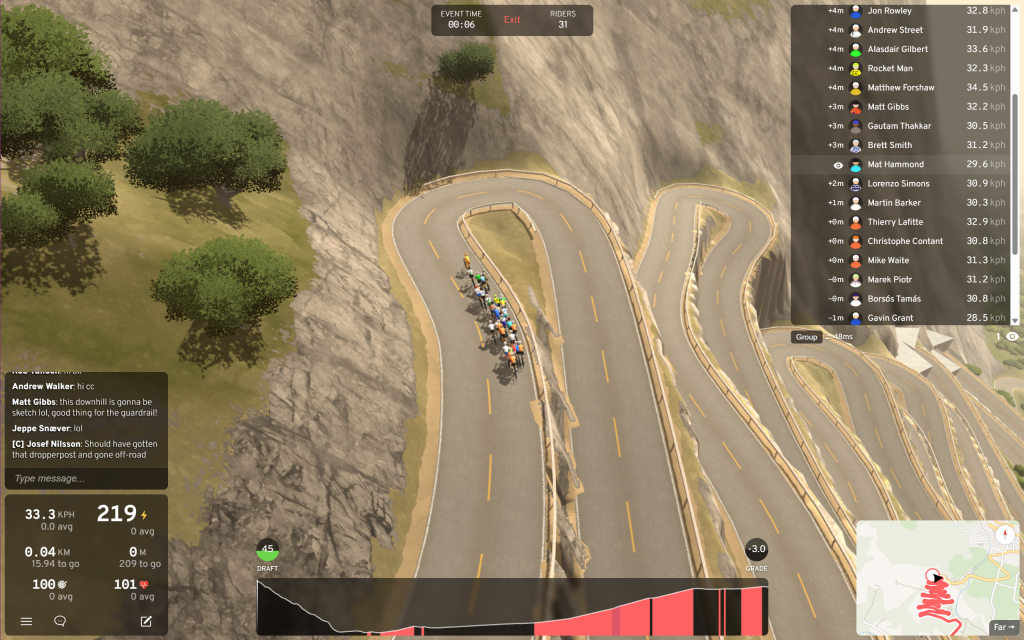Viewport: 1024px width, 640px height.
Task: Click the elevation profile bar
Action: point(512,607)
